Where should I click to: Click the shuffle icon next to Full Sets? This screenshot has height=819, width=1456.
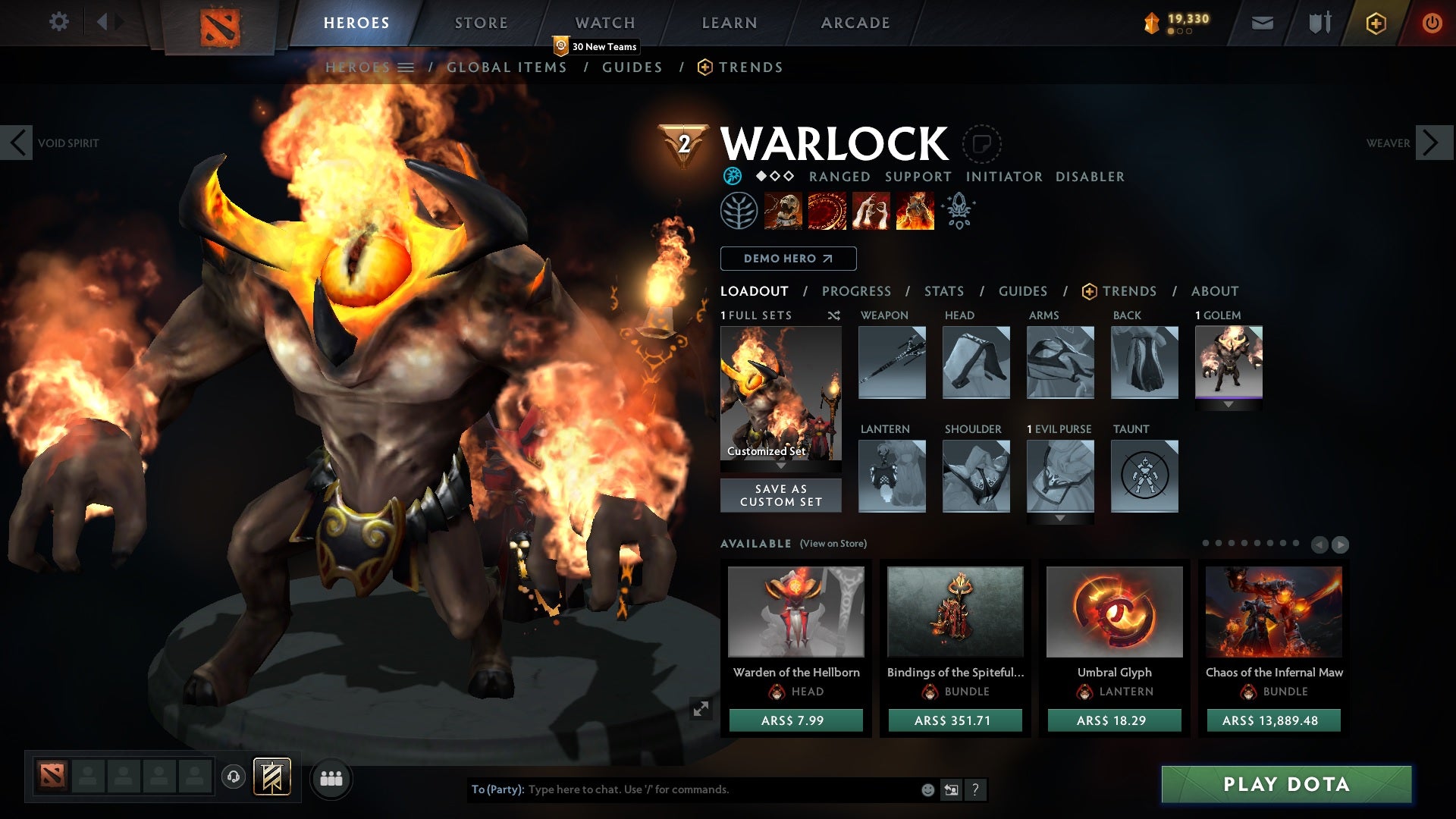coord(833,315)
